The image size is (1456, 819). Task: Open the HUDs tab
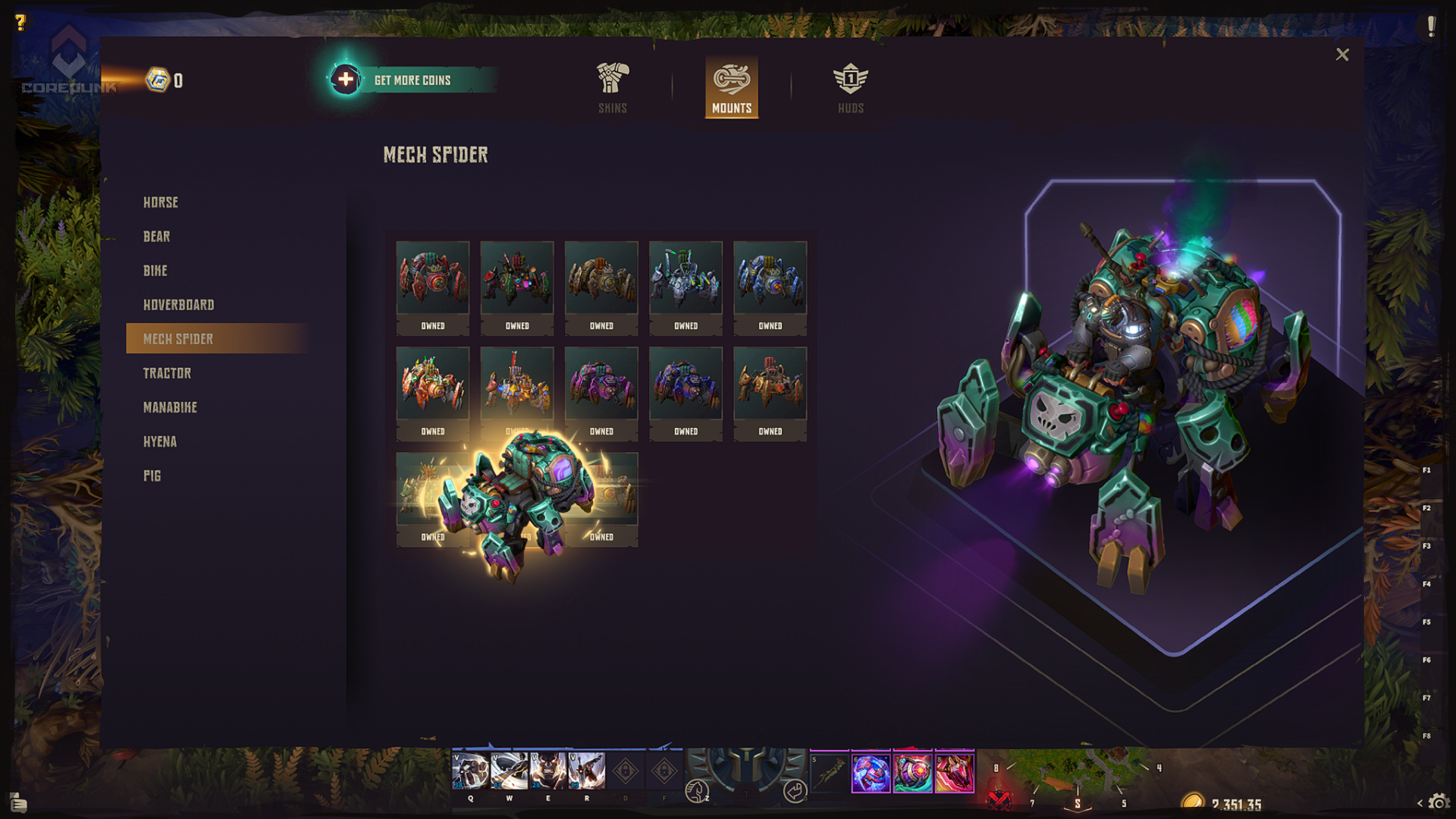pos(850,88)
